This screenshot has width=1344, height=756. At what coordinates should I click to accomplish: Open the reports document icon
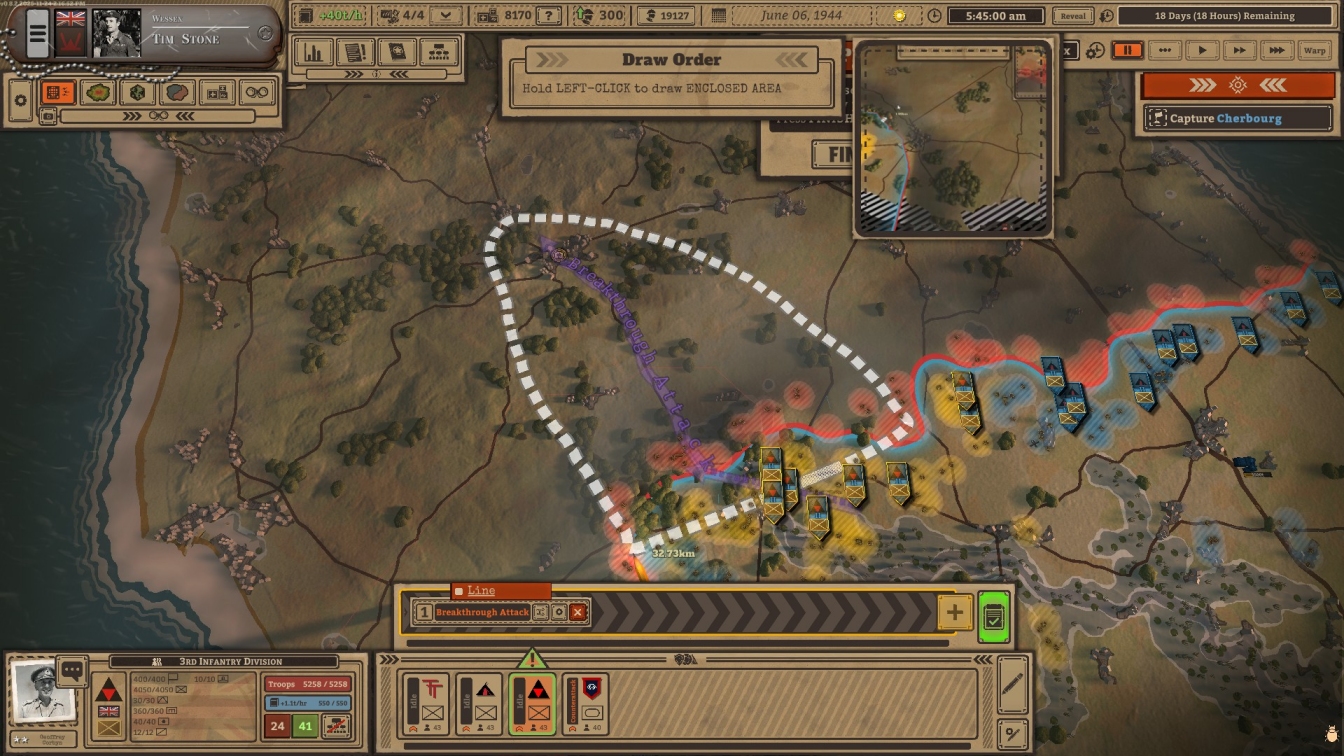pyautogui.click(x=356, y=52)
